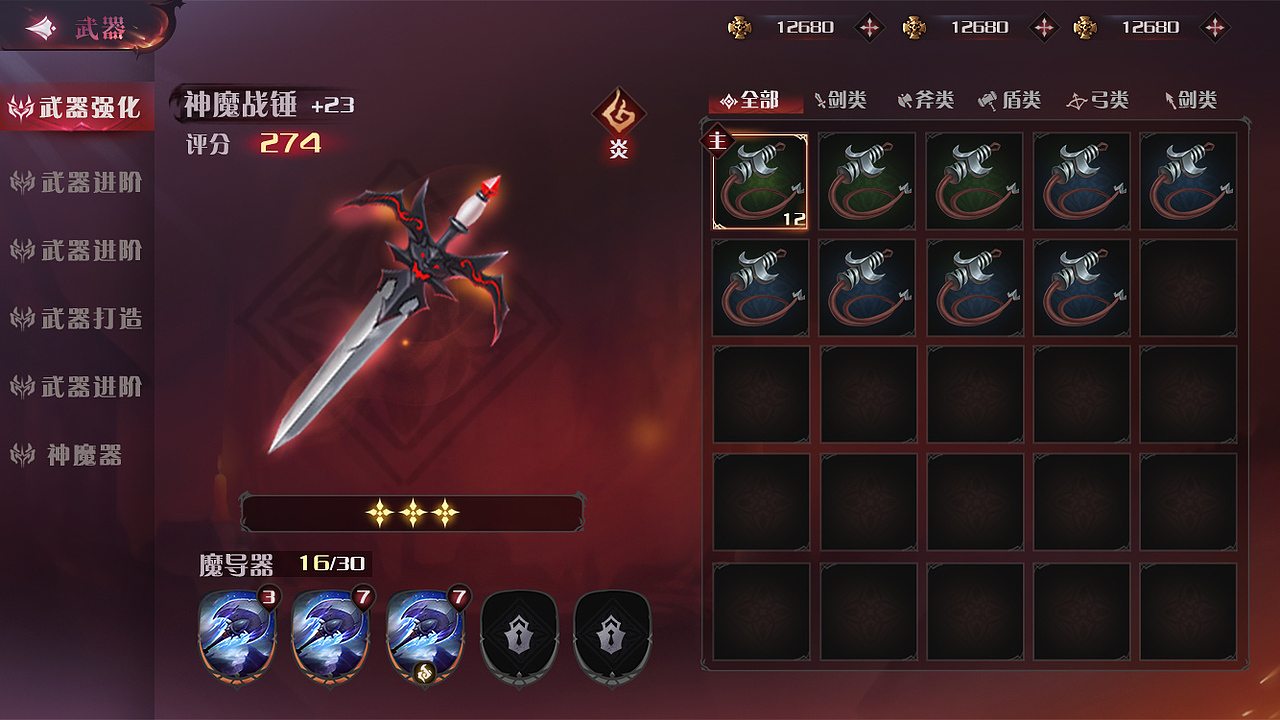Image resolution: width=1280 pixels, height=720 pixels.
Task: Open the 武器打造 menu entry
Action: [78, 319]
